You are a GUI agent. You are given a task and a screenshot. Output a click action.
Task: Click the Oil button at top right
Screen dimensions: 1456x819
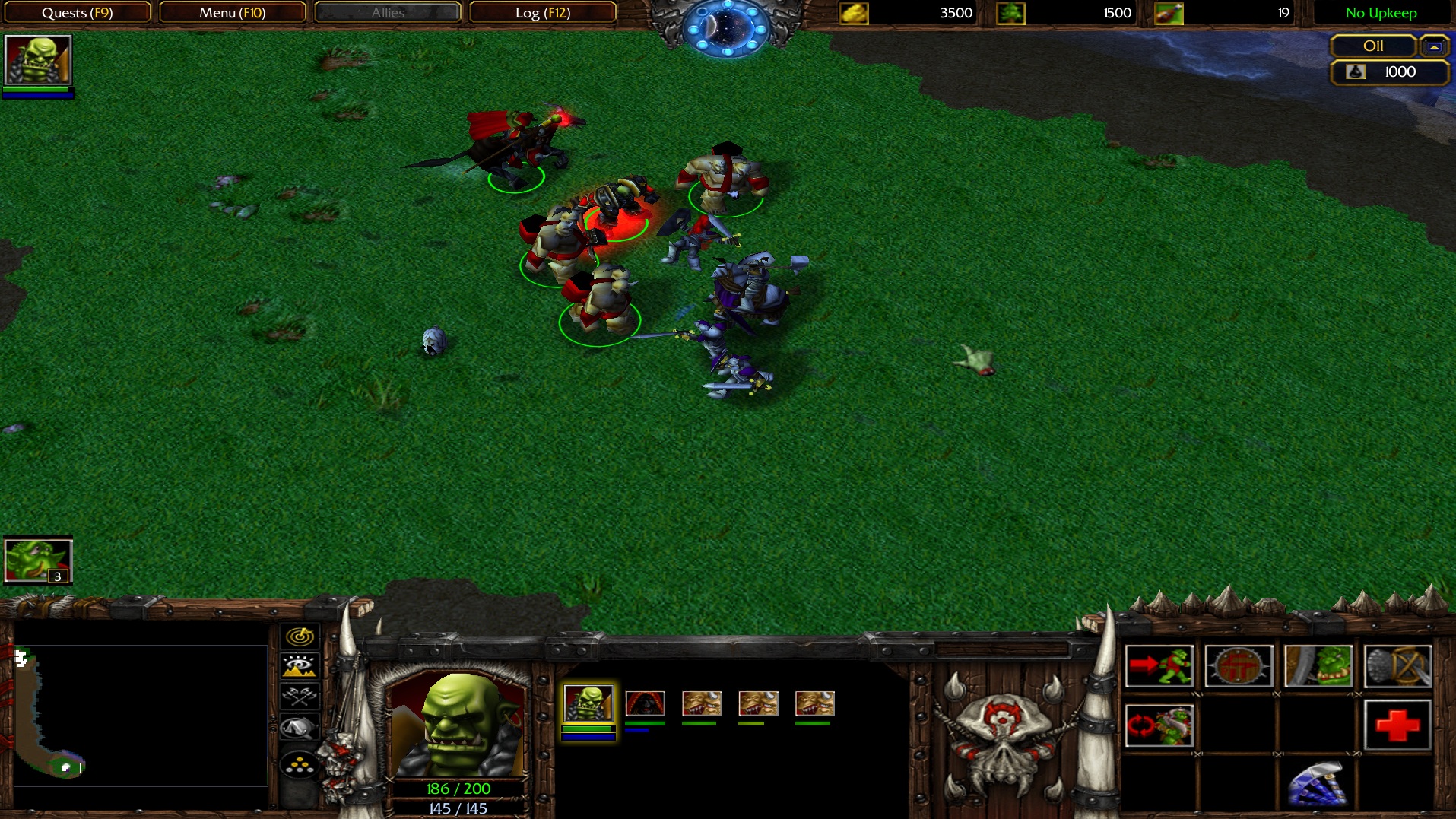pos(1374,46)
